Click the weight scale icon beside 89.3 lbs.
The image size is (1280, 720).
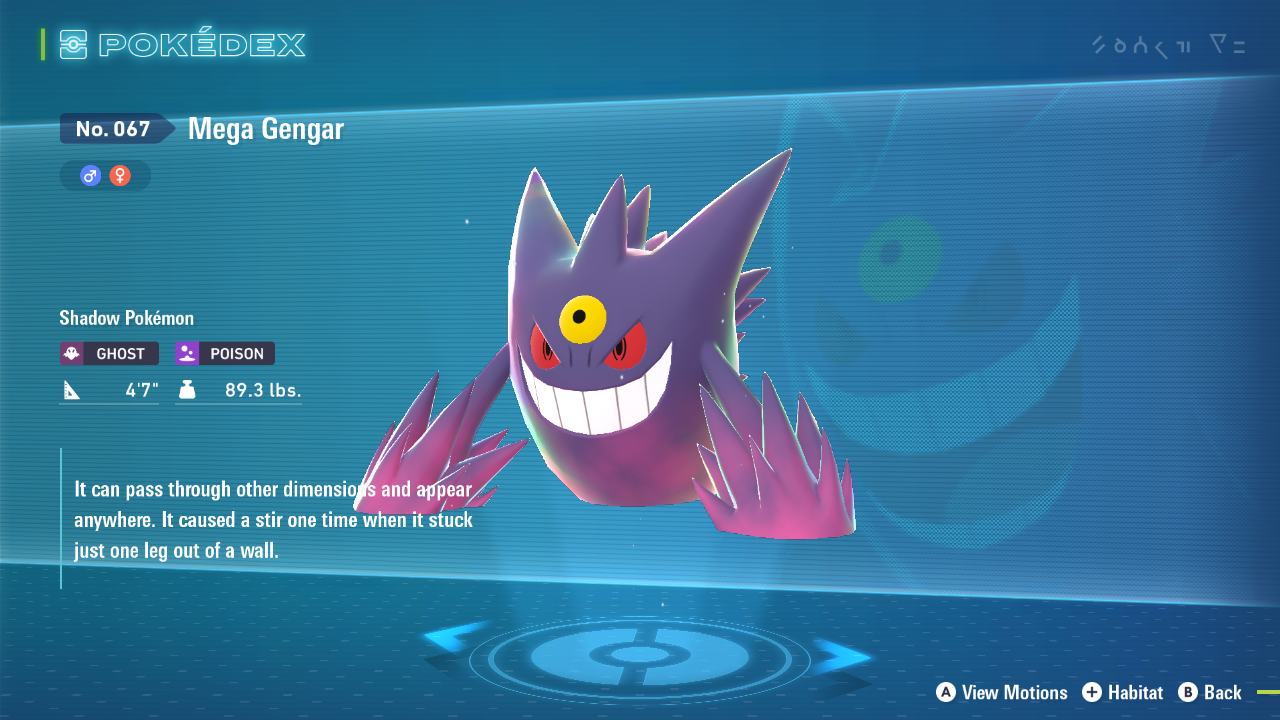[187, 390]
